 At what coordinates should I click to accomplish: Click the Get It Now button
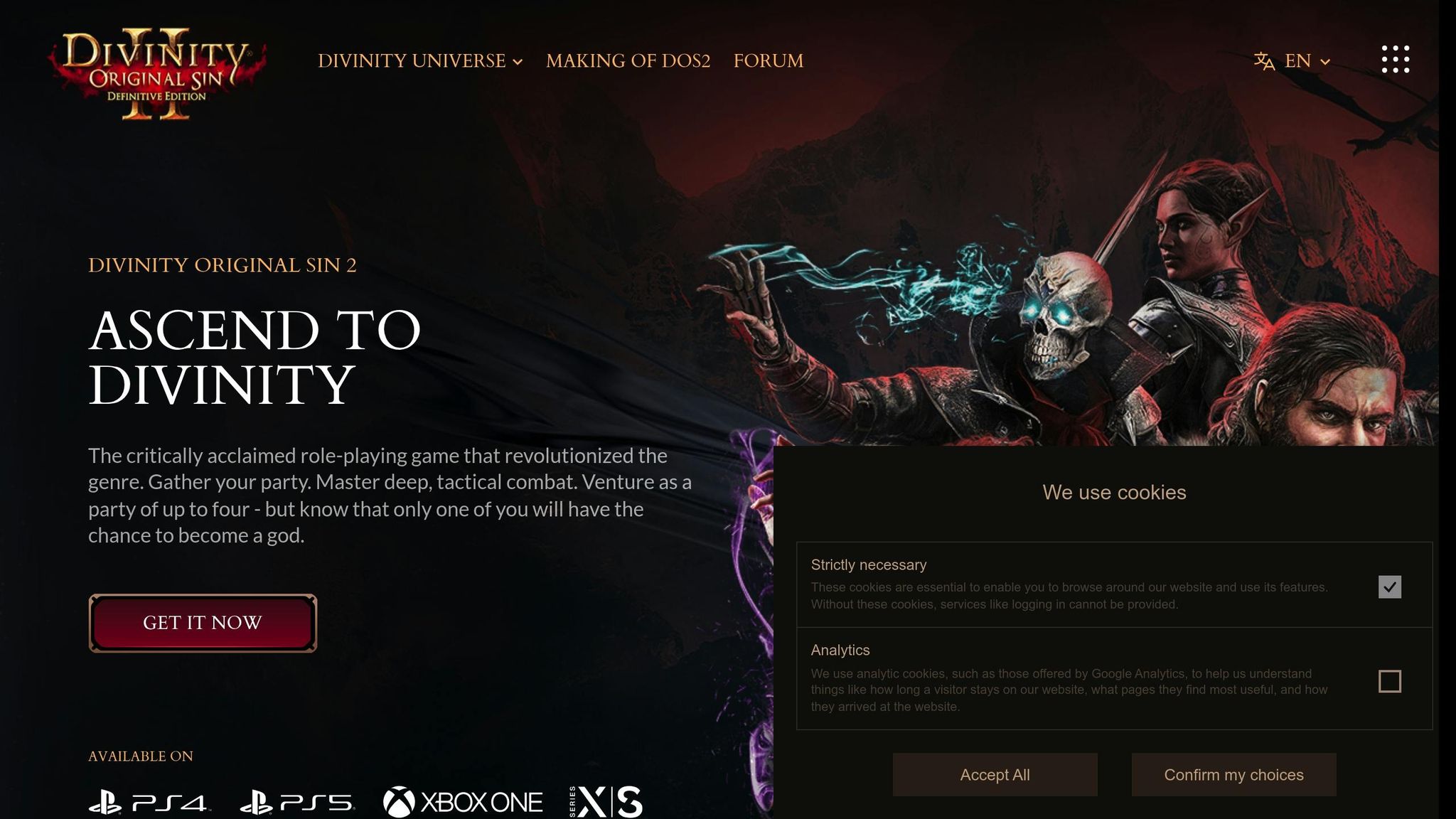point(203,622)
